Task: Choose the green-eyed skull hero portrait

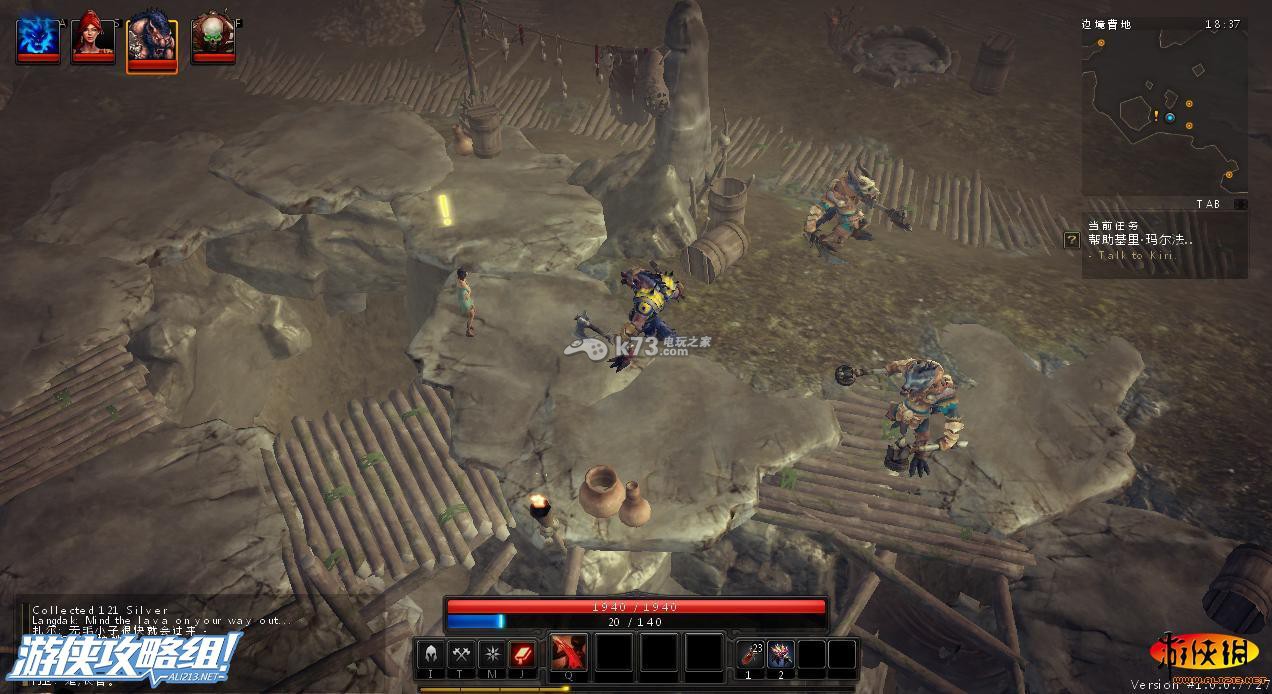Action: click(x=213, y=36)
